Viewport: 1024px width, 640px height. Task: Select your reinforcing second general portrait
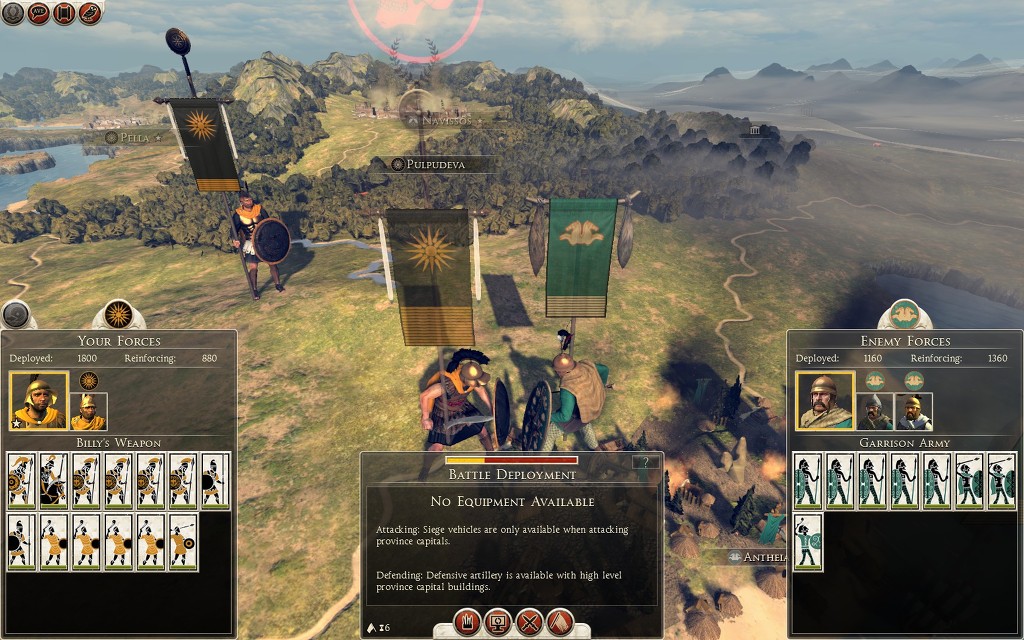click(x=88, y=410)
